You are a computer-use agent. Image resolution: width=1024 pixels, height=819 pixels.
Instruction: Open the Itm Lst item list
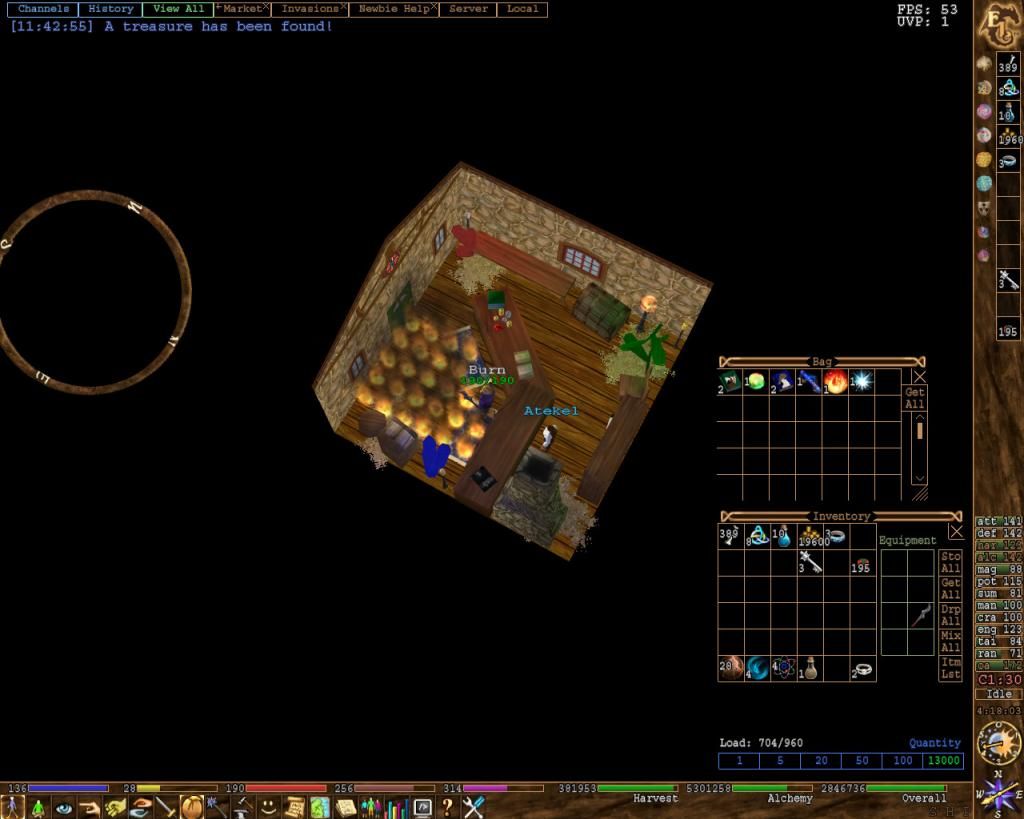pos(951,668)
